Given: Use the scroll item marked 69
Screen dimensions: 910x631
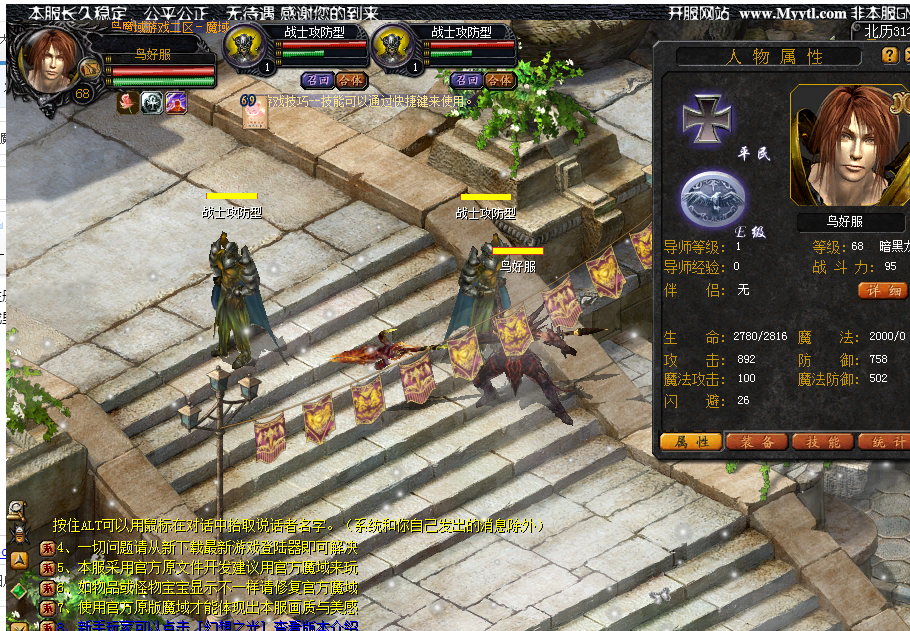Looking at the screenshot, I should click(x=254, y=112).
